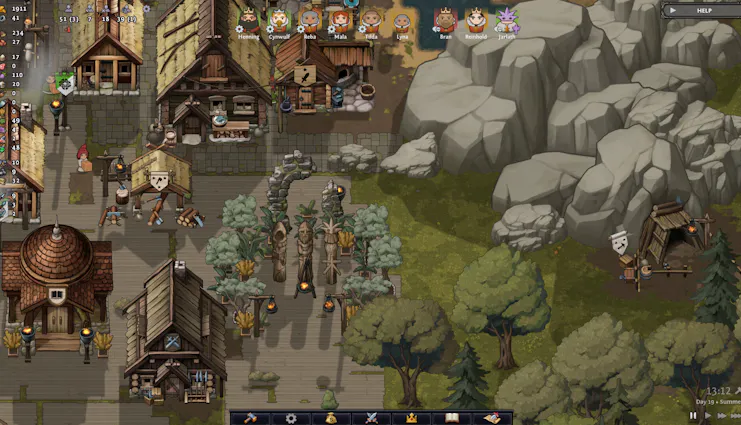Open the crossed swords combat menu
The height and width of the screenshot is (425, 741).
(x=371, y=418)
